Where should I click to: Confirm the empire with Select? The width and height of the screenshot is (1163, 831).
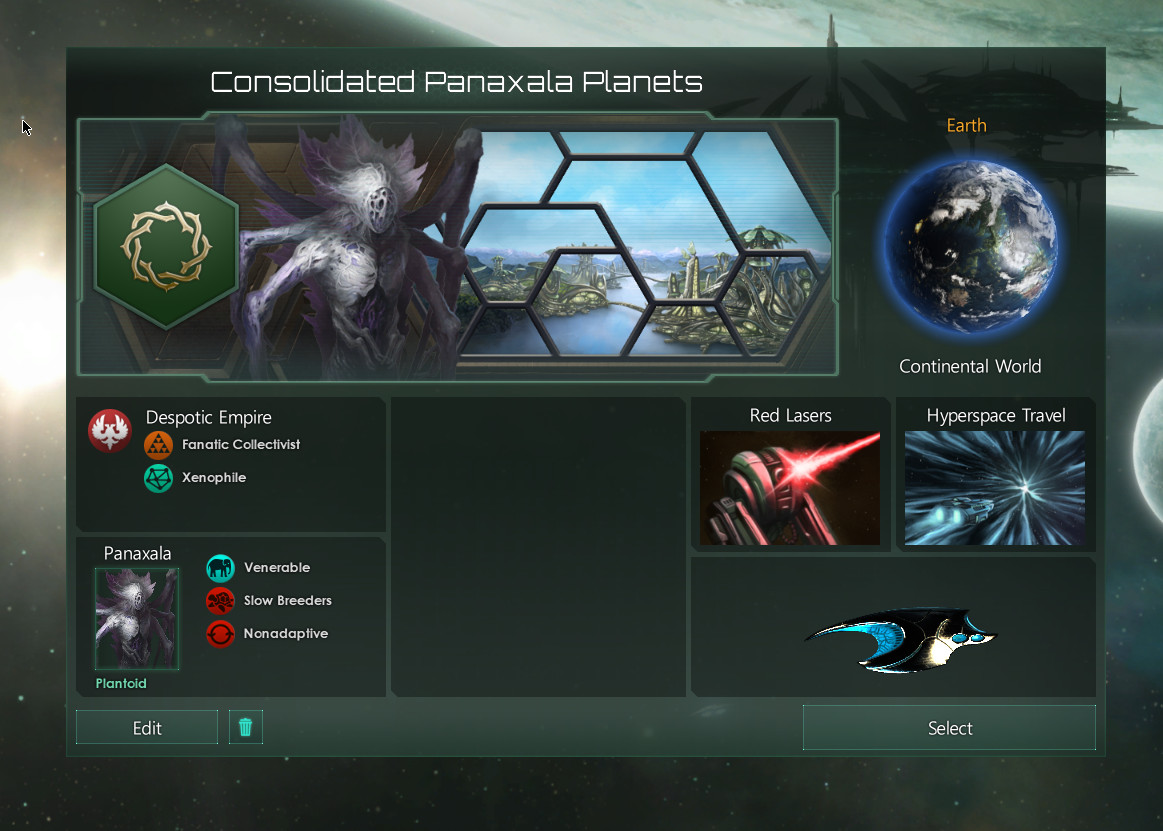[x=949, y=728]
